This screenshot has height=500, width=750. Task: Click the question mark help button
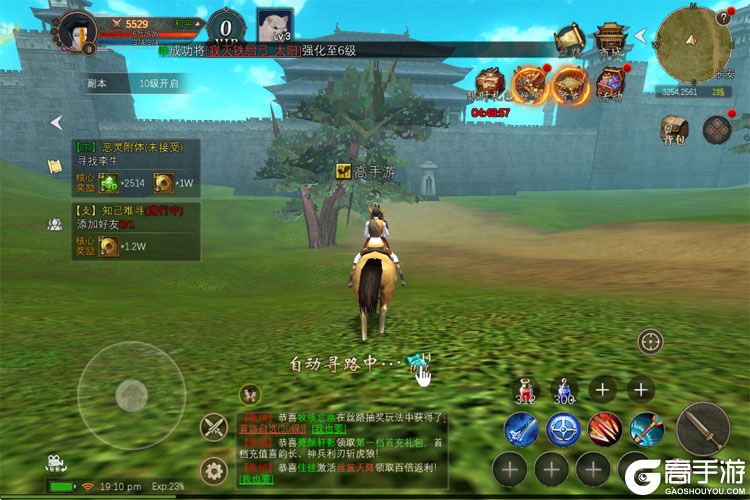pyautogui.click(x=725, y=17)
